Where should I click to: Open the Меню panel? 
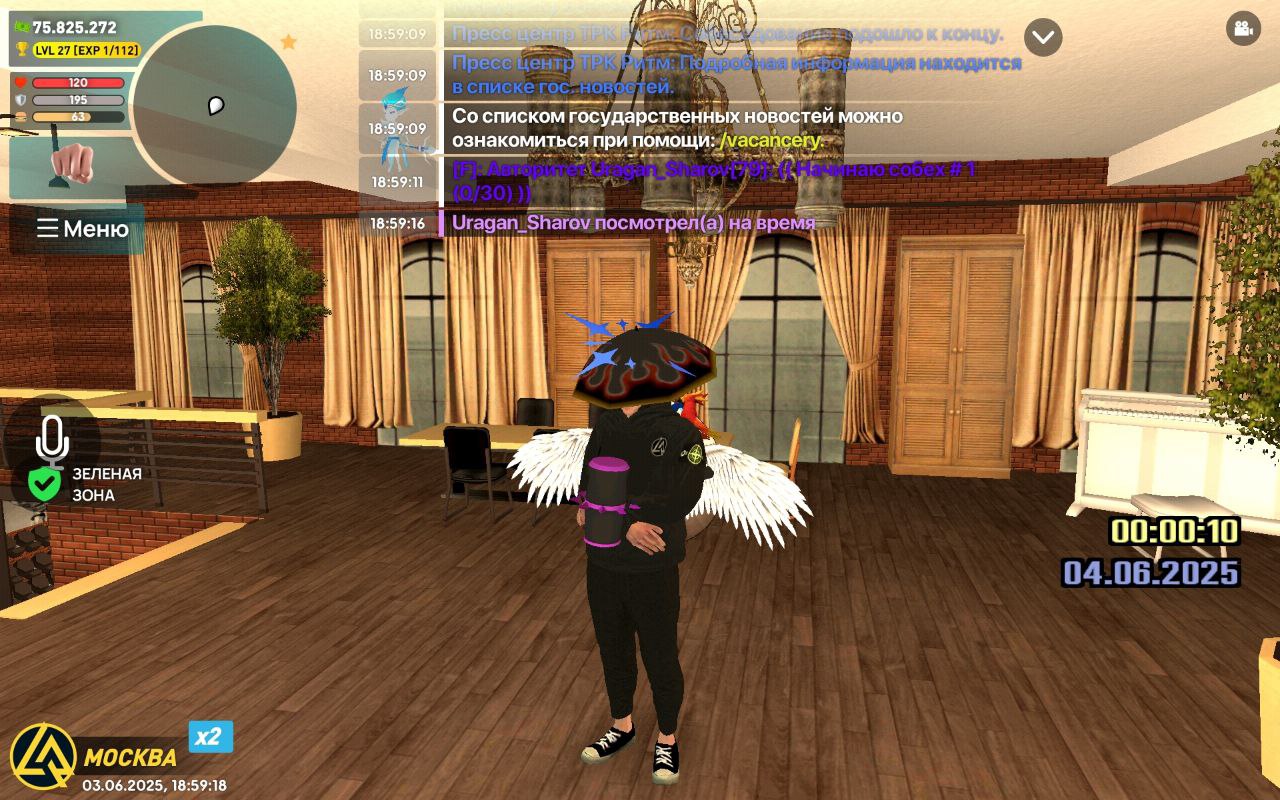82,230
